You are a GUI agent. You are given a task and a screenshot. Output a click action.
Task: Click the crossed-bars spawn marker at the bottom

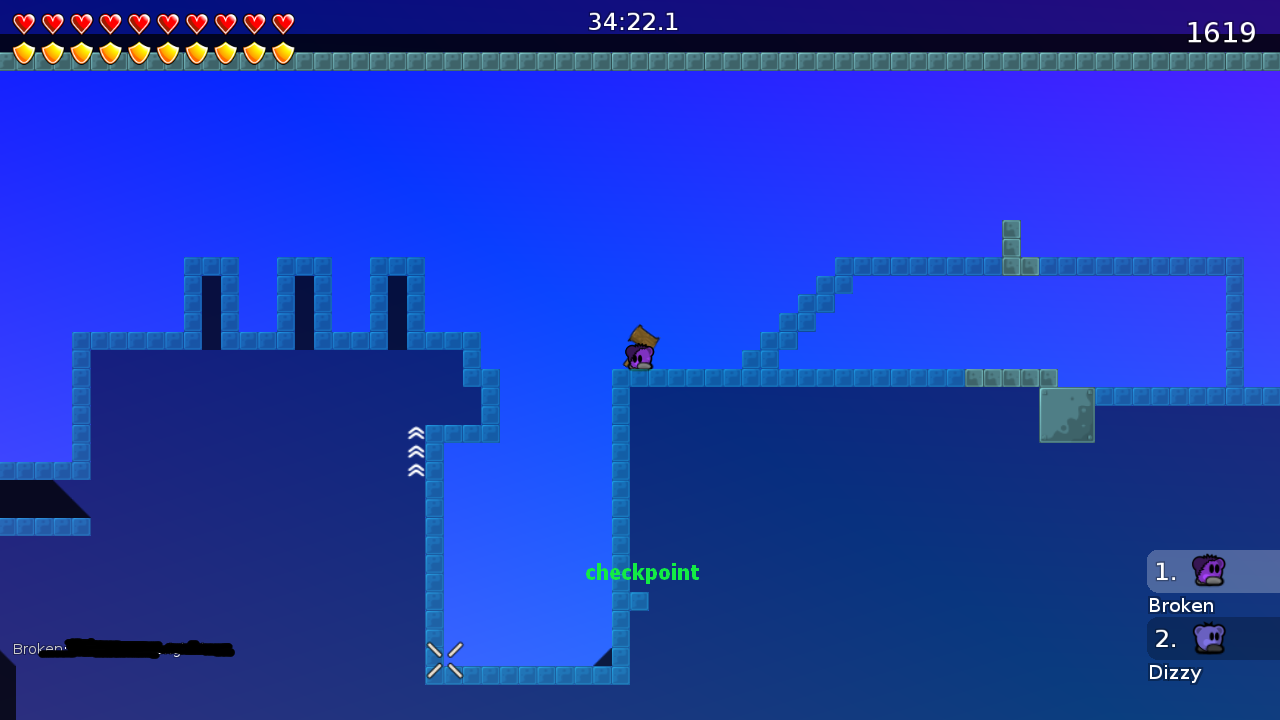click(x=445, y=658)
